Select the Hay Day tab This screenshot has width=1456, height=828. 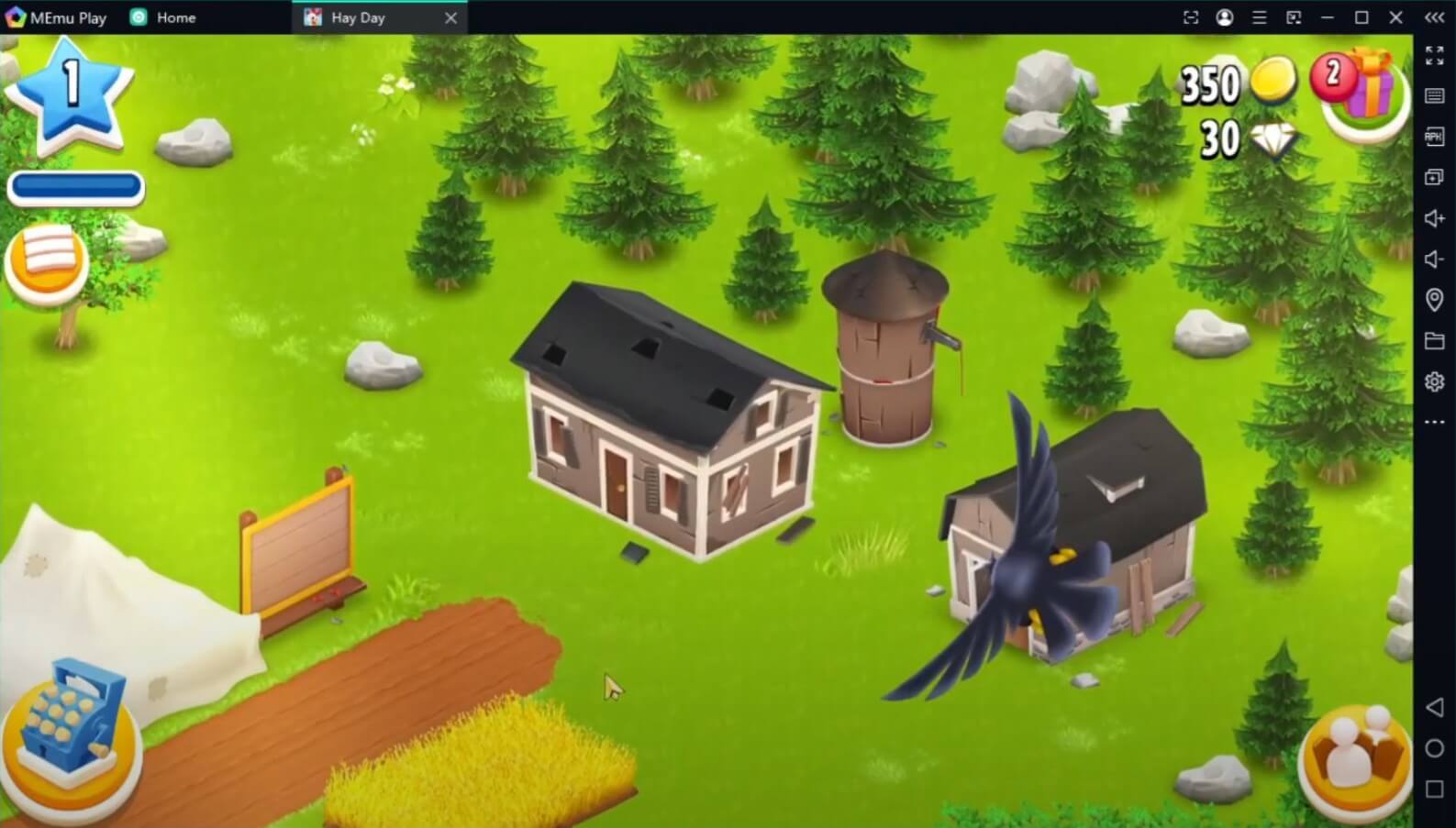(x=360, y=17)
